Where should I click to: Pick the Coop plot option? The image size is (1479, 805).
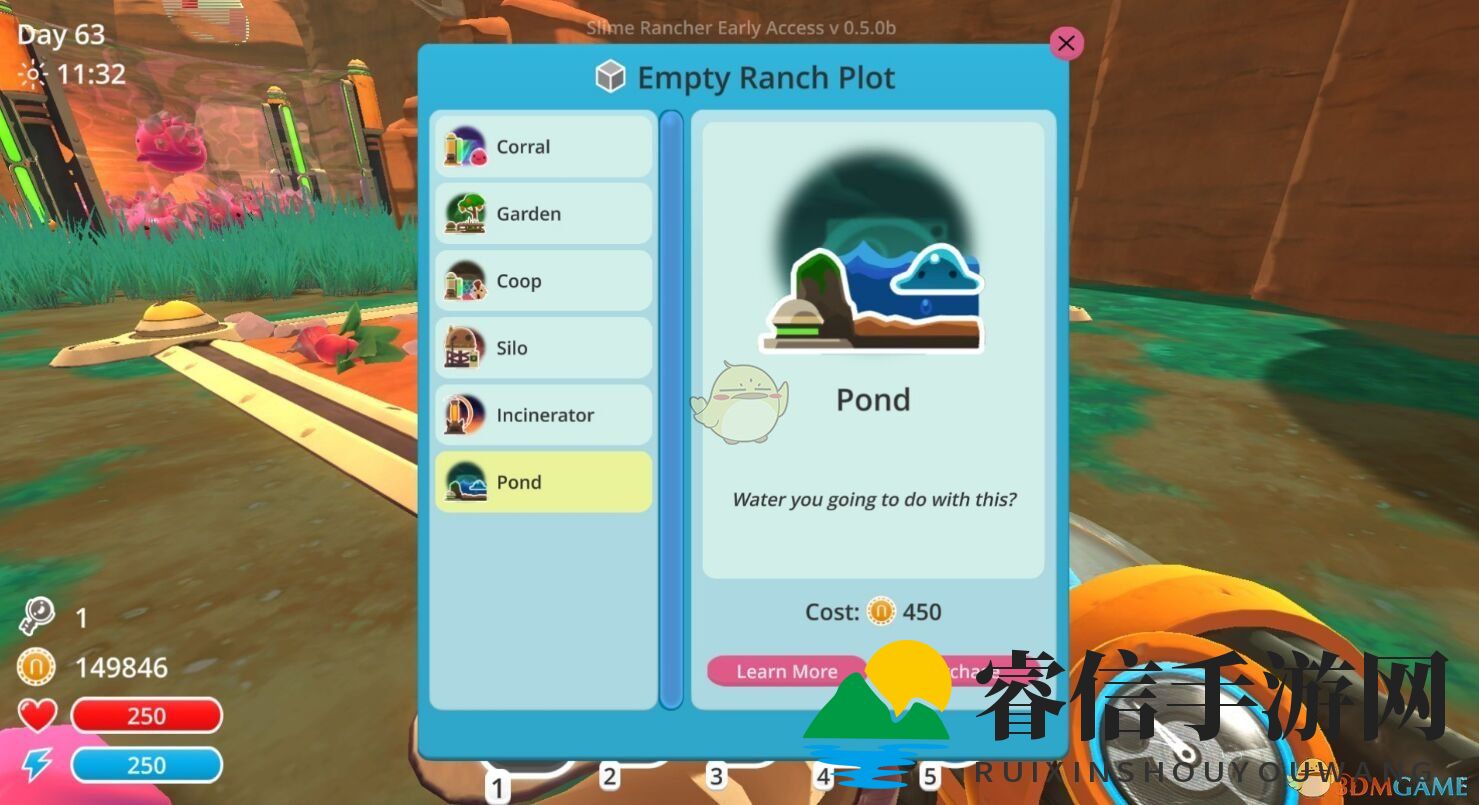543,281
